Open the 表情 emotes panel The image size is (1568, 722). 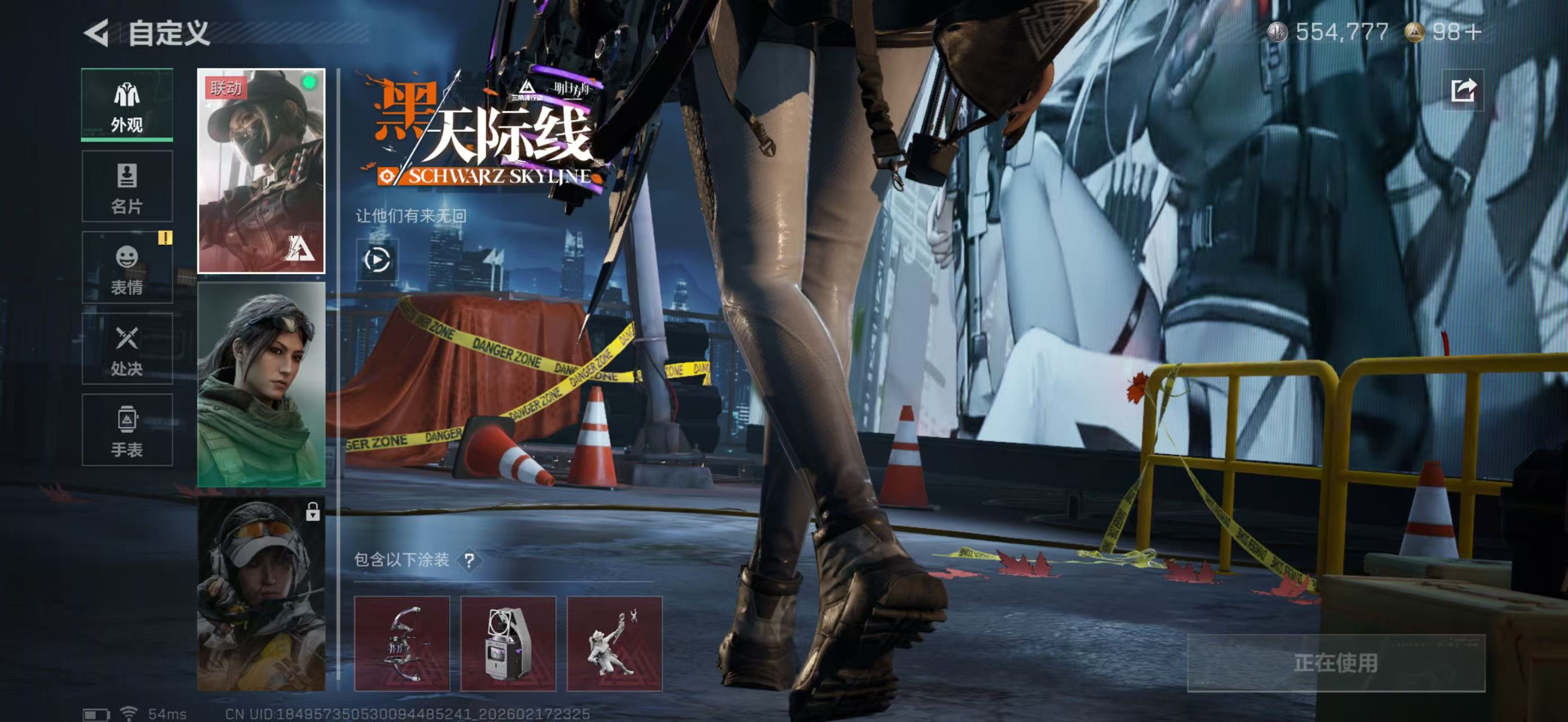[127, 268]
